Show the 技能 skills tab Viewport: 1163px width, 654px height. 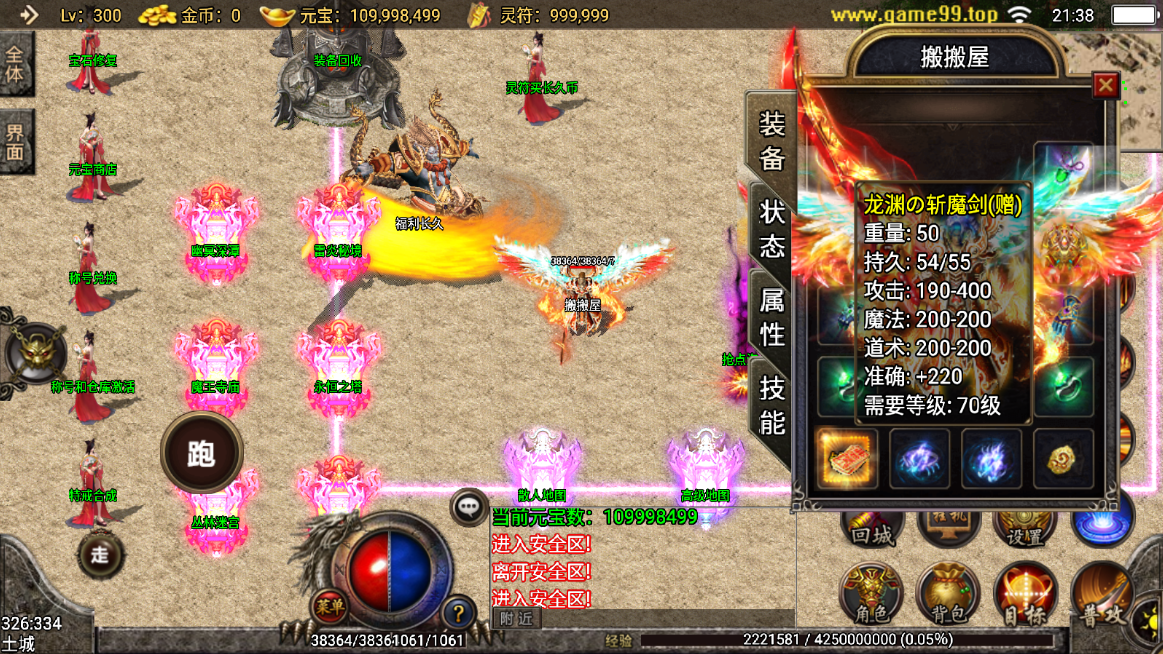[x=772, y=403]
